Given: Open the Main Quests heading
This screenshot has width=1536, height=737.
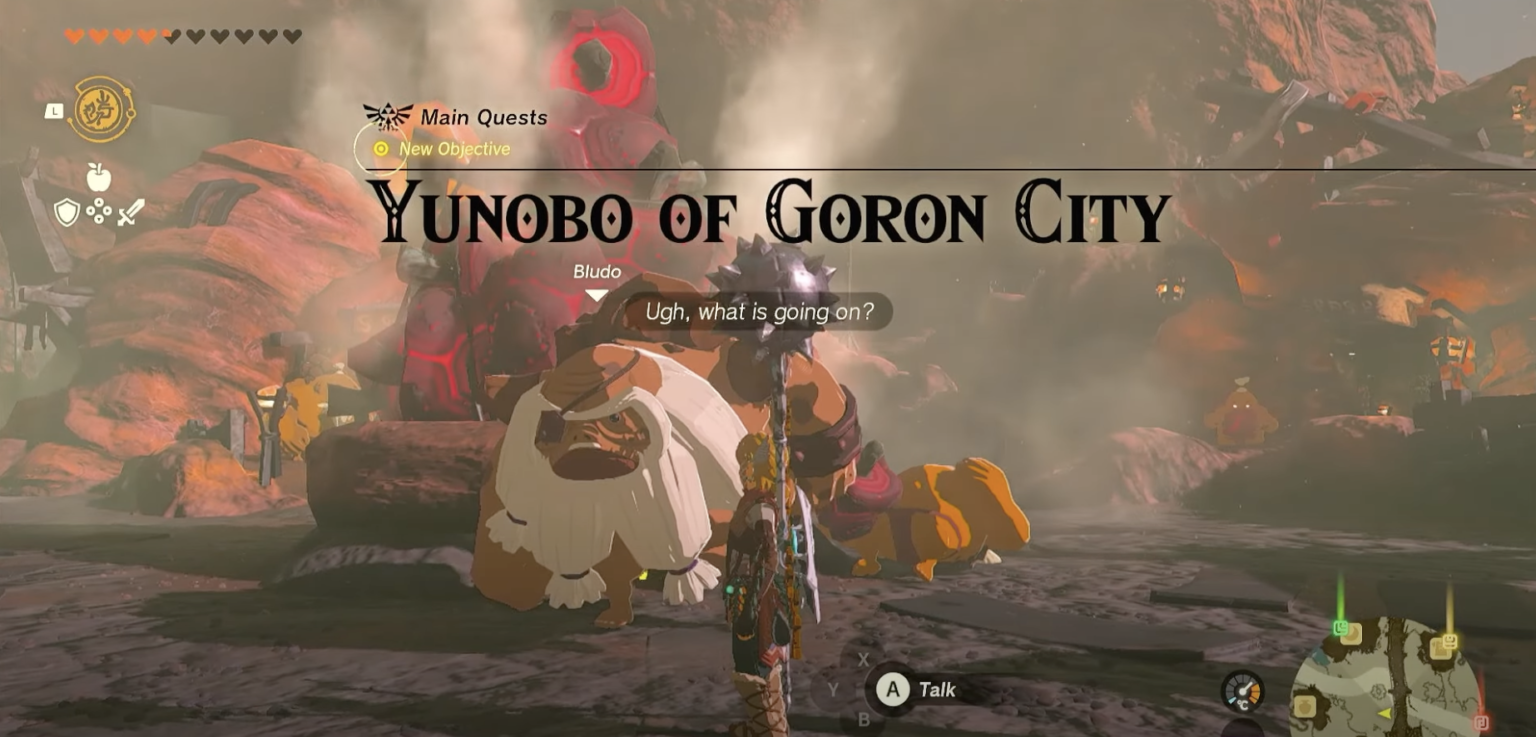Looking at the screenshot, I should 484,117.
